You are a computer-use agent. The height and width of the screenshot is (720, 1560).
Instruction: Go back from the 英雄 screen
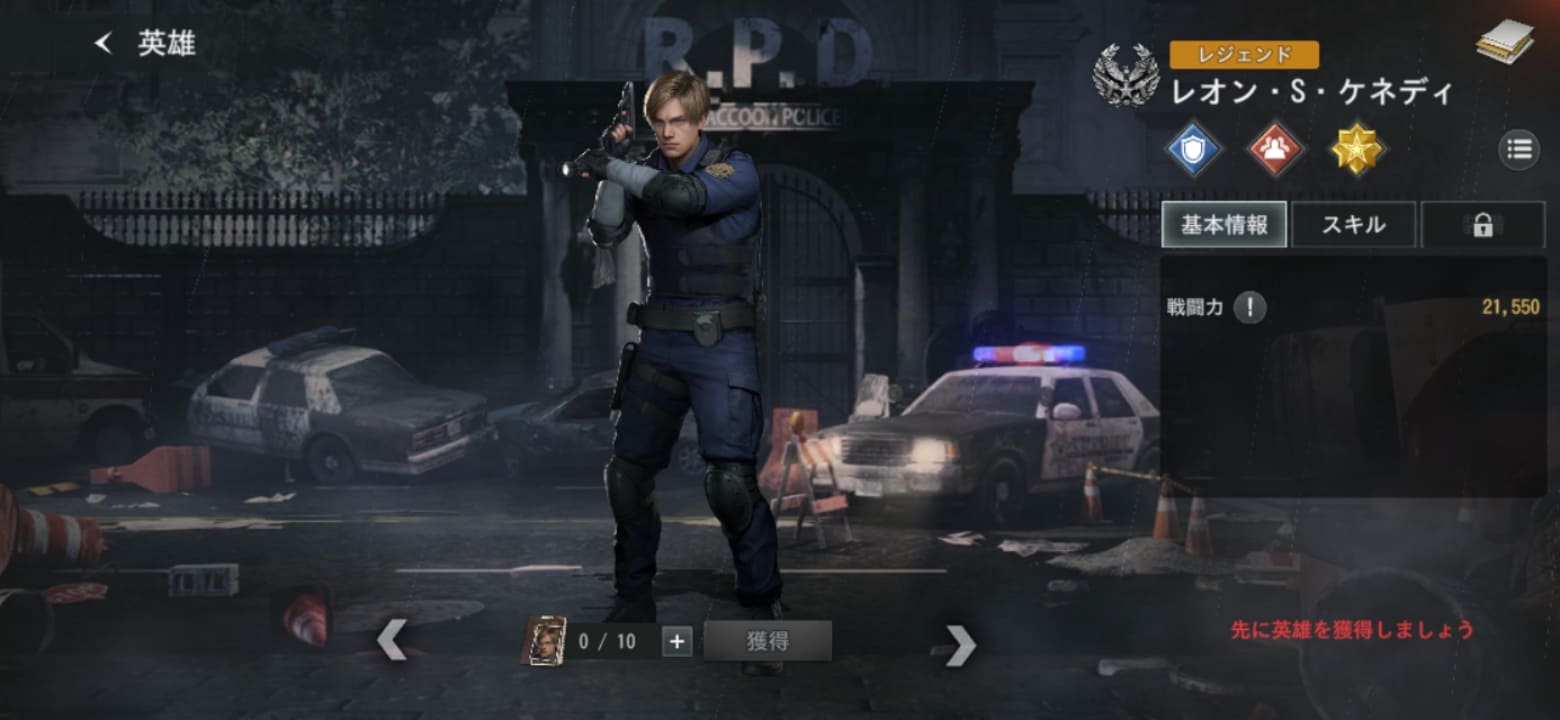pos(103,43)
